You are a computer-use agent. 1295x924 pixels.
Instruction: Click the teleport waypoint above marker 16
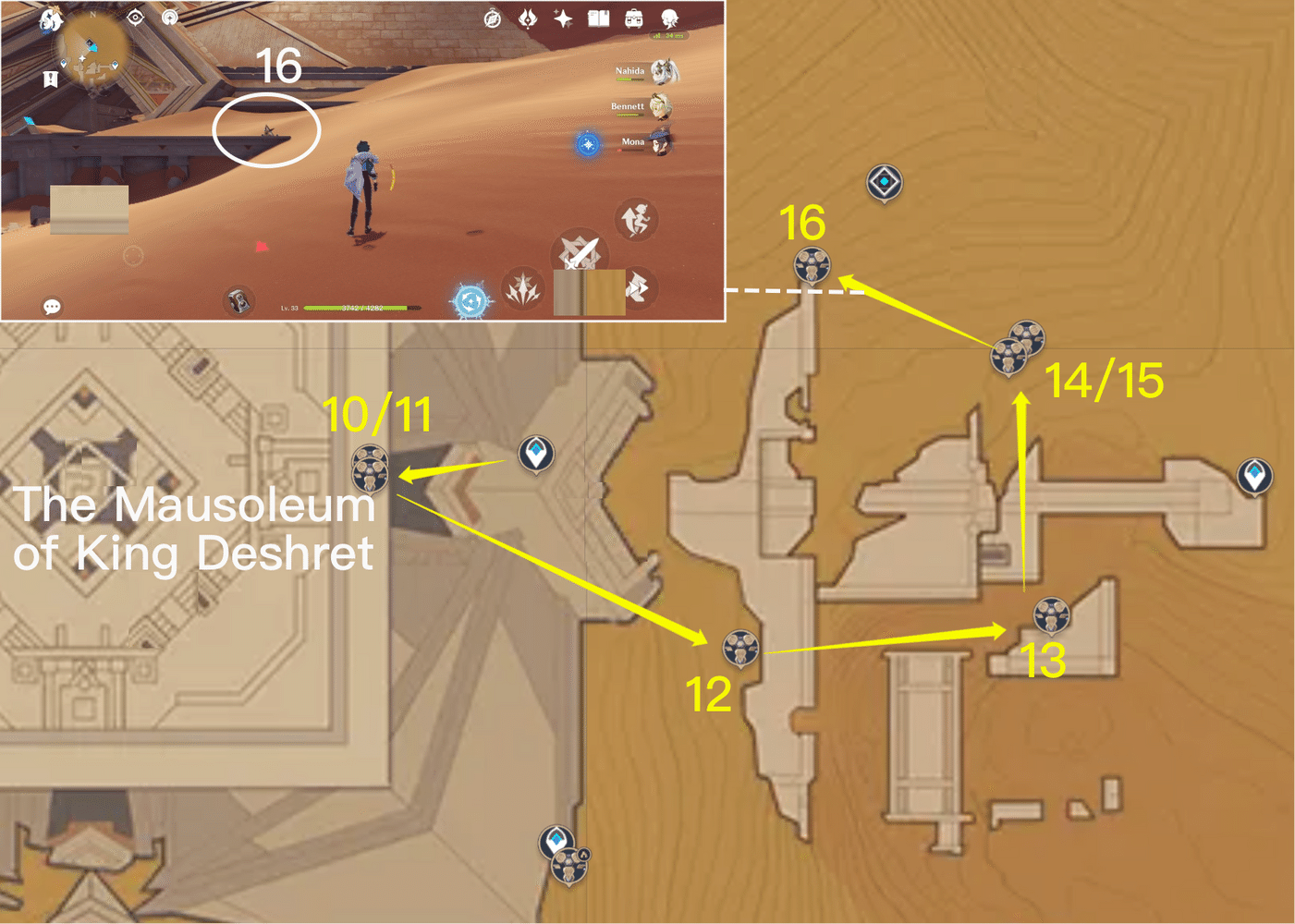pyautogui.click(x=883, y=182)
